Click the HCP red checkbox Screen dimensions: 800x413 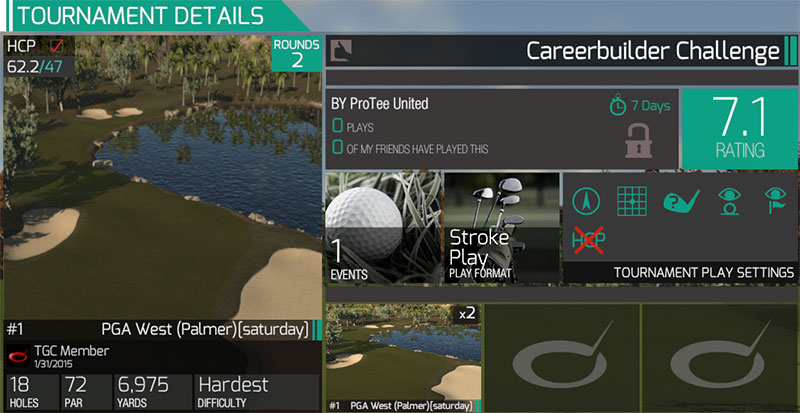coord(56,46)
